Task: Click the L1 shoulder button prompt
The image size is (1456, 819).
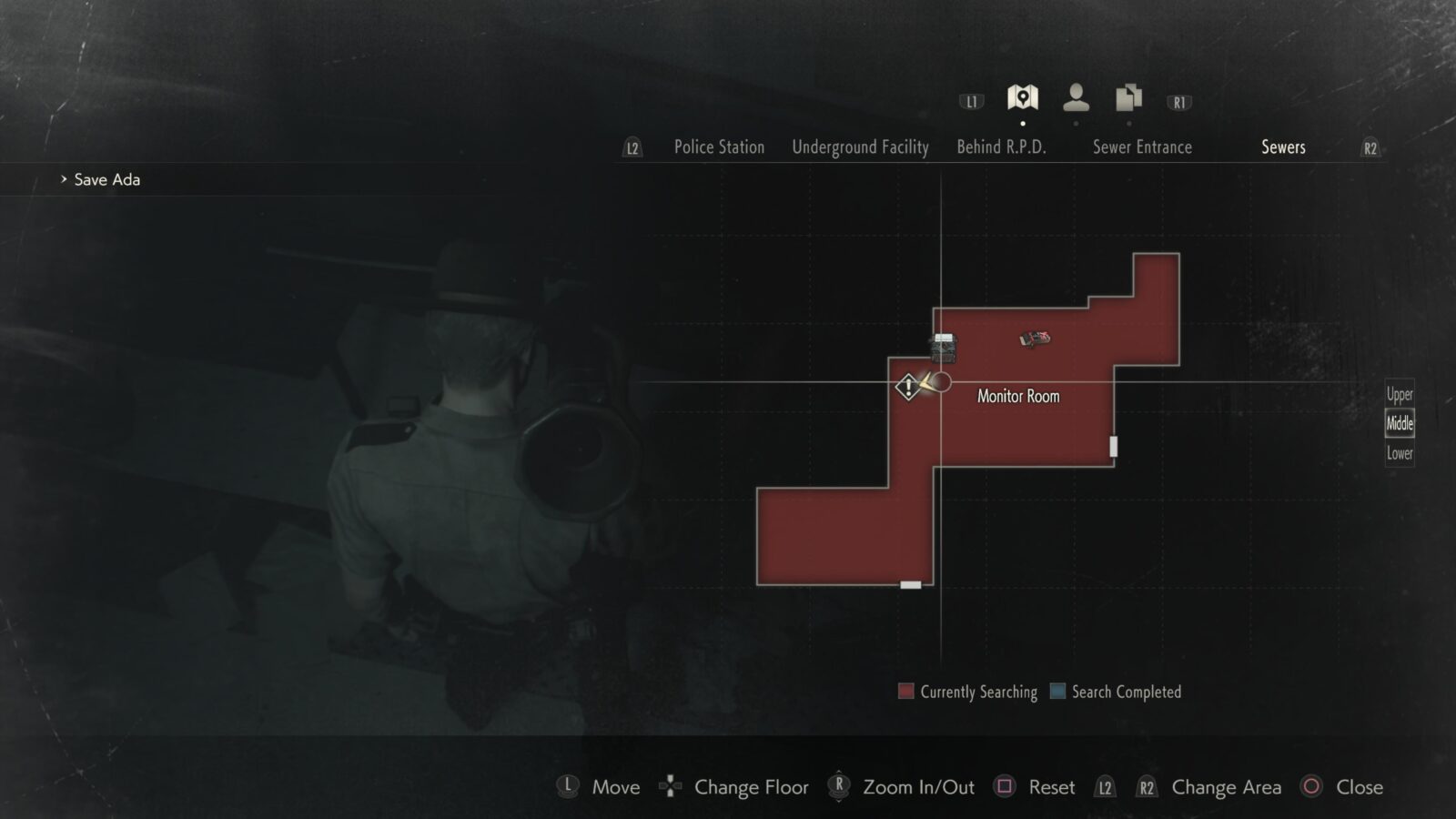Action: (x=970, y=102)
